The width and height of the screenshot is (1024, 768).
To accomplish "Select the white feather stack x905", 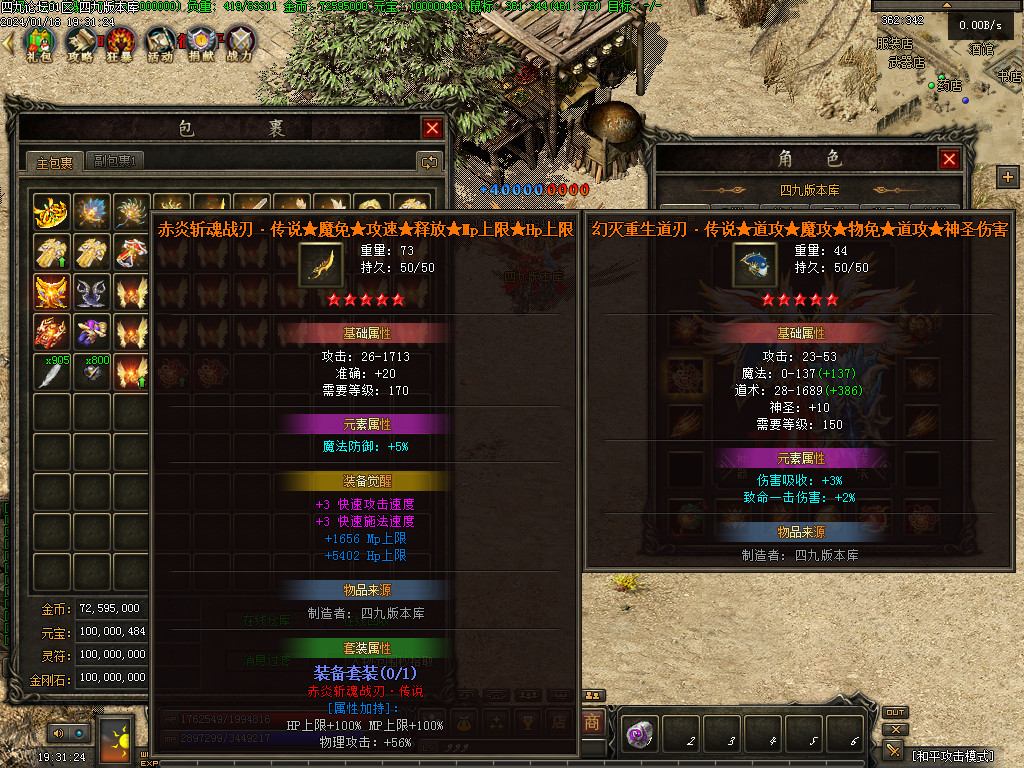I will pos(52,372).
